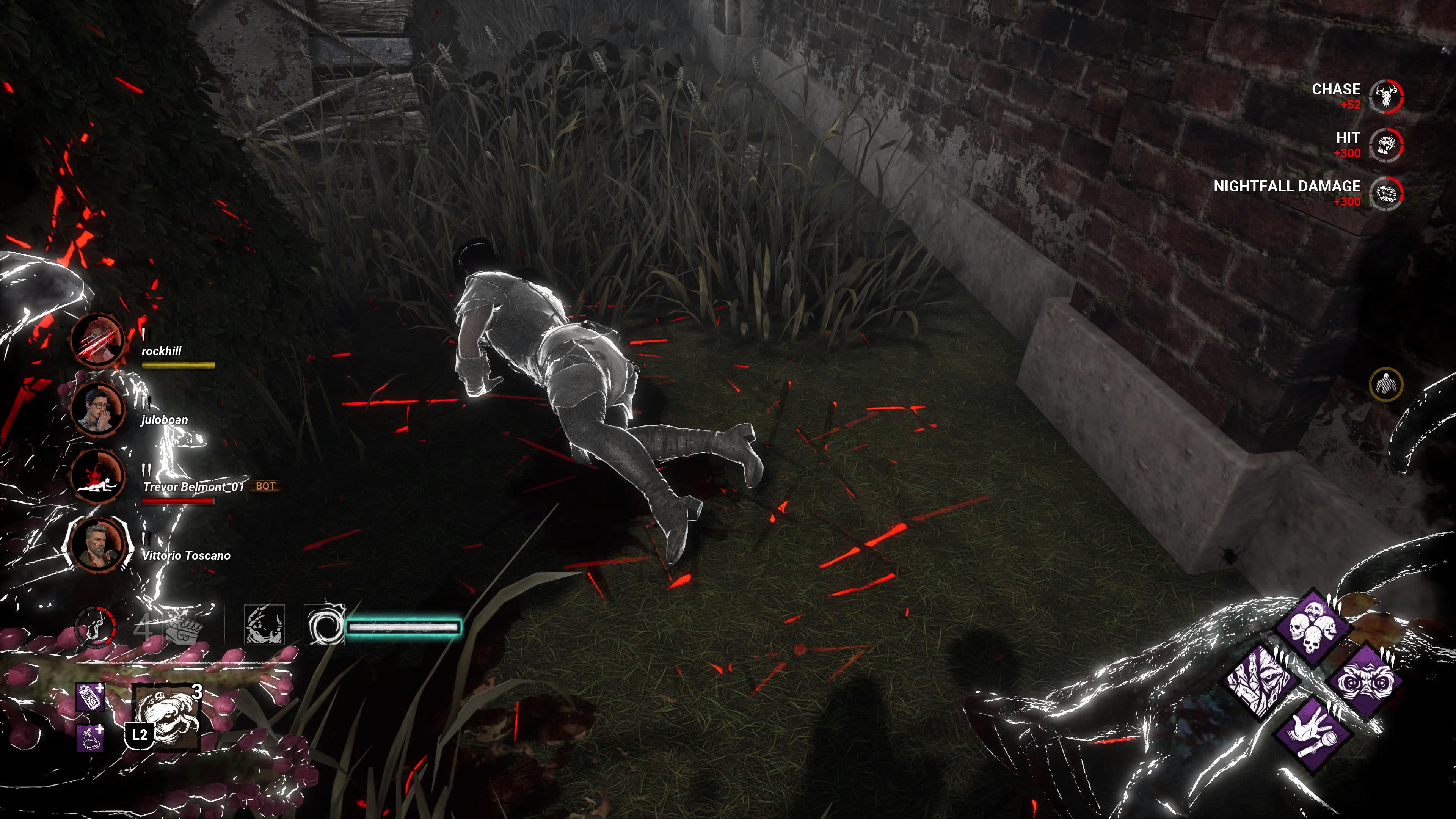Use the Dredge power icon
Screen dimensions: 1456x819
166,715
